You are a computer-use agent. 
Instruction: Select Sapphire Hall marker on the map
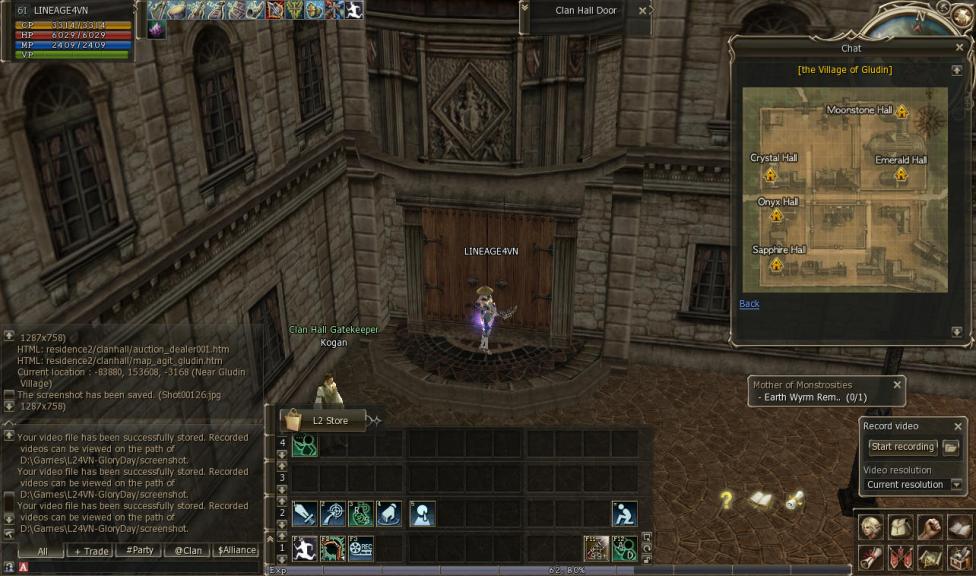pyautogui.click(x=776, y=265)
